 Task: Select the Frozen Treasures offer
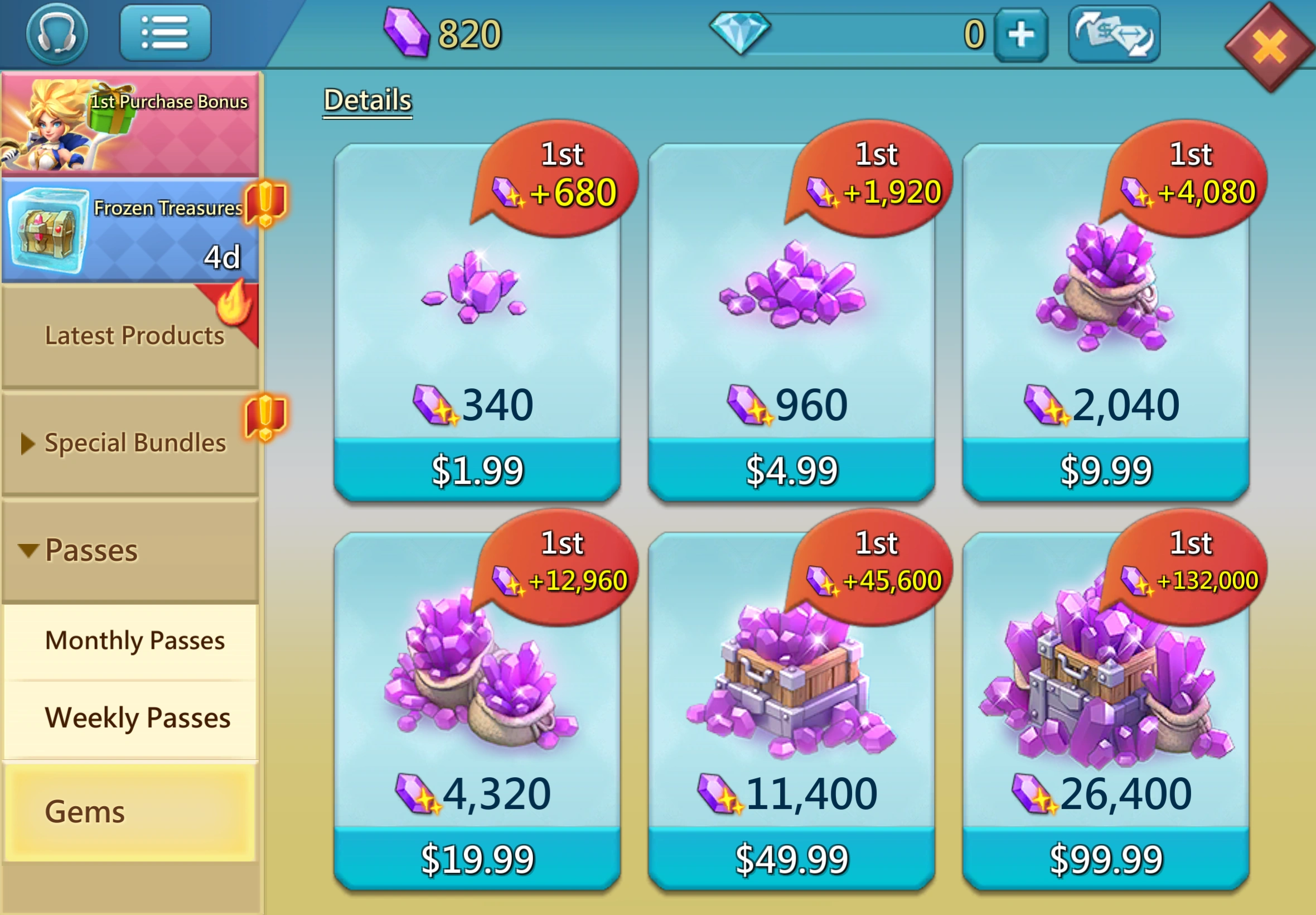click(x=130, y=230)
